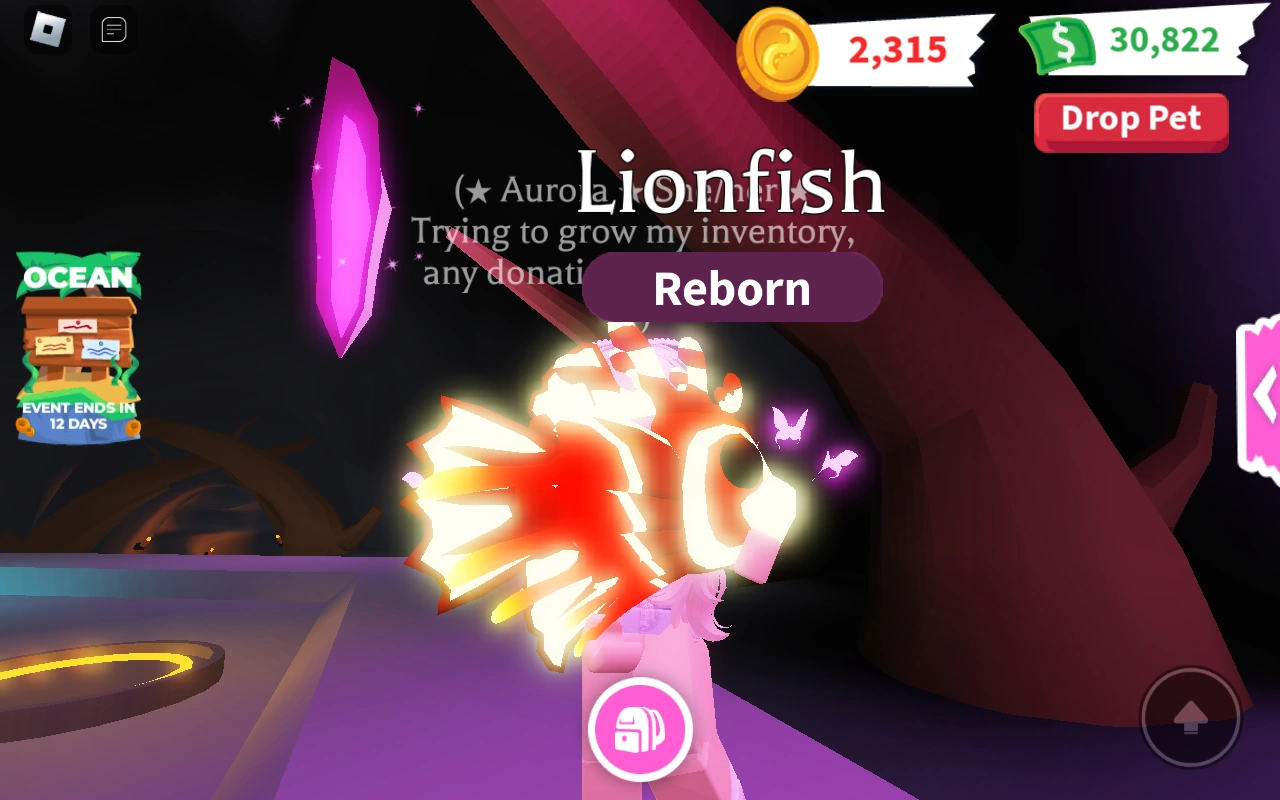Viewport: 1280px width, 800px height.
Task: Open the Ocean event badge
Action: point(78,350)
